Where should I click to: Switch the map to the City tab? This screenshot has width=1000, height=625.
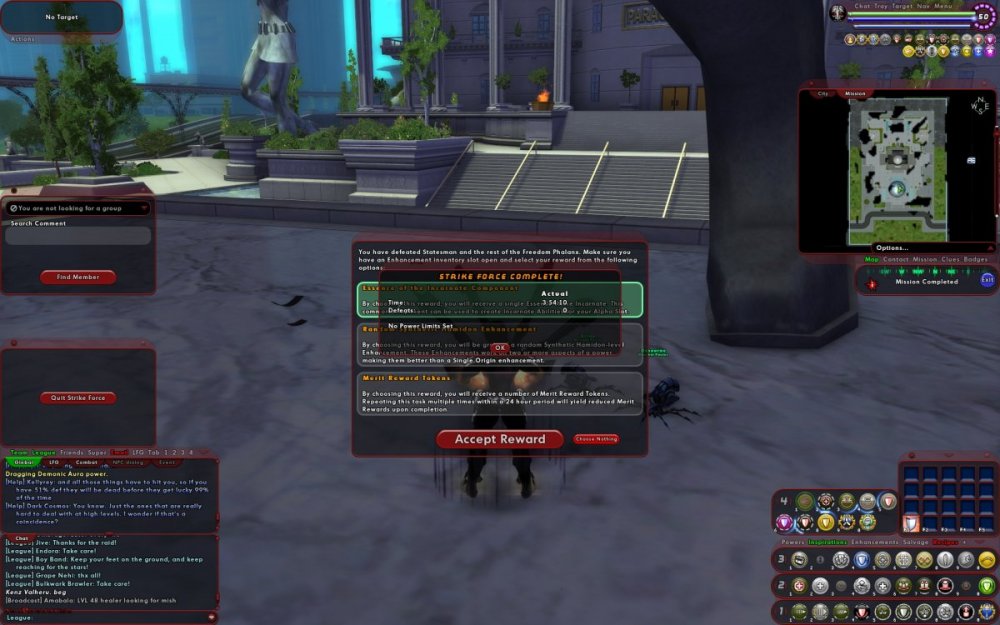[824, 94]
